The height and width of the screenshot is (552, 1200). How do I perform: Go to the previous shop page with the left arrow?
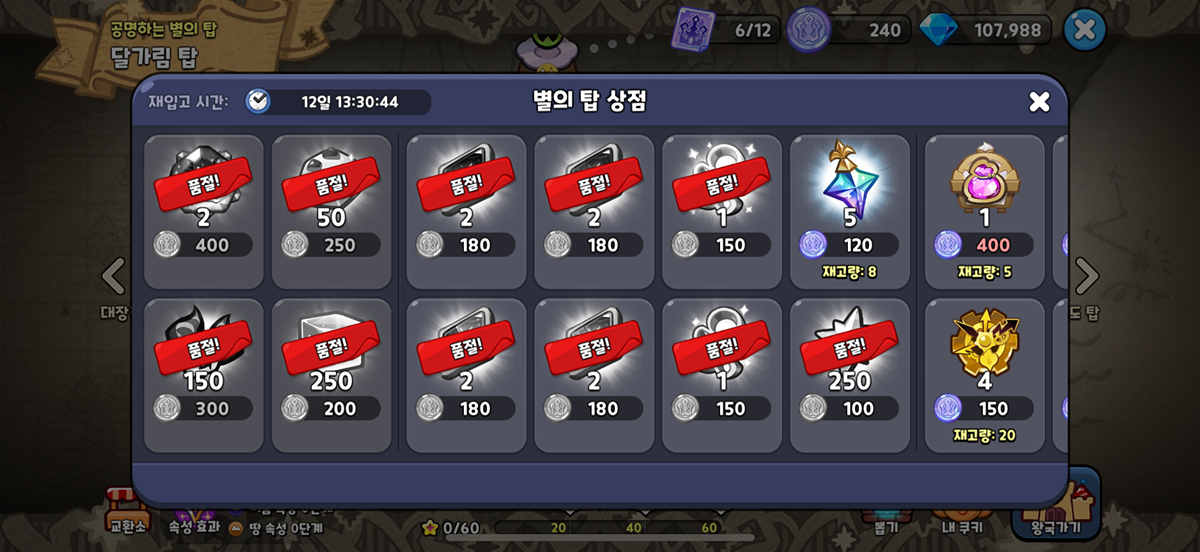(114, 277)
